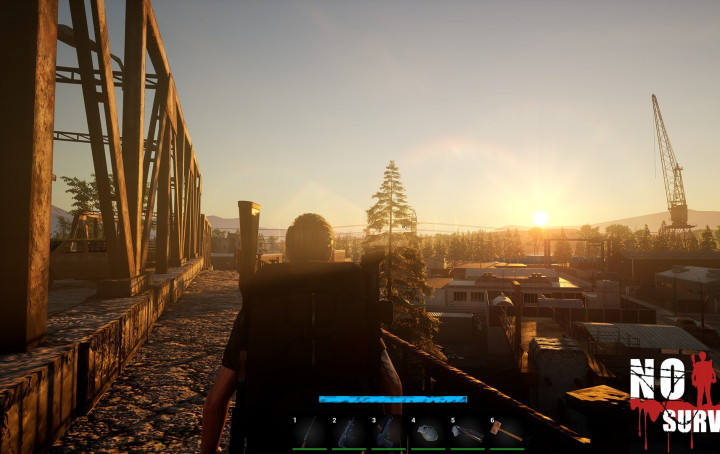Equip the flashlight in slot 5
This screenshot has height=454, width=720.
(x=467, y=432)
